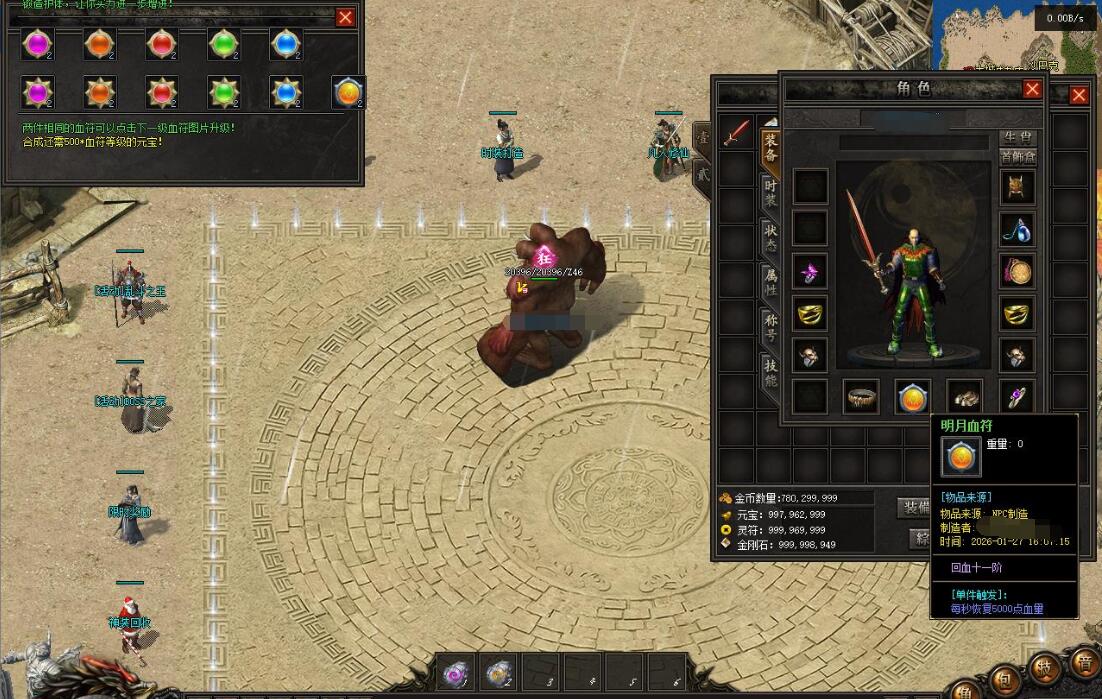Open the 技能 skills tab
This screenshot has width=1102, height=699.
771,372
